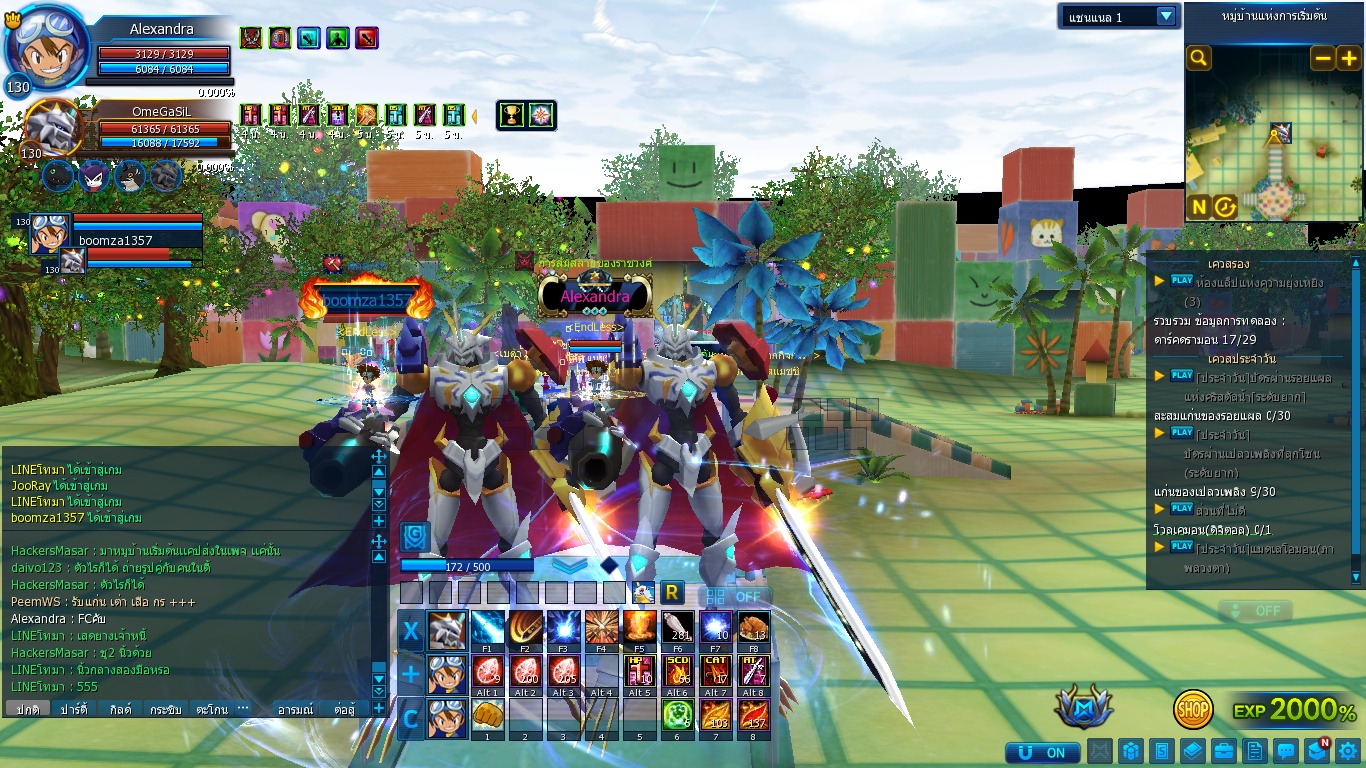The width and height of the screenshot is (1366, 768).
Task: Open the trophy icon beside buff row
Action: [x=512, y=115]
